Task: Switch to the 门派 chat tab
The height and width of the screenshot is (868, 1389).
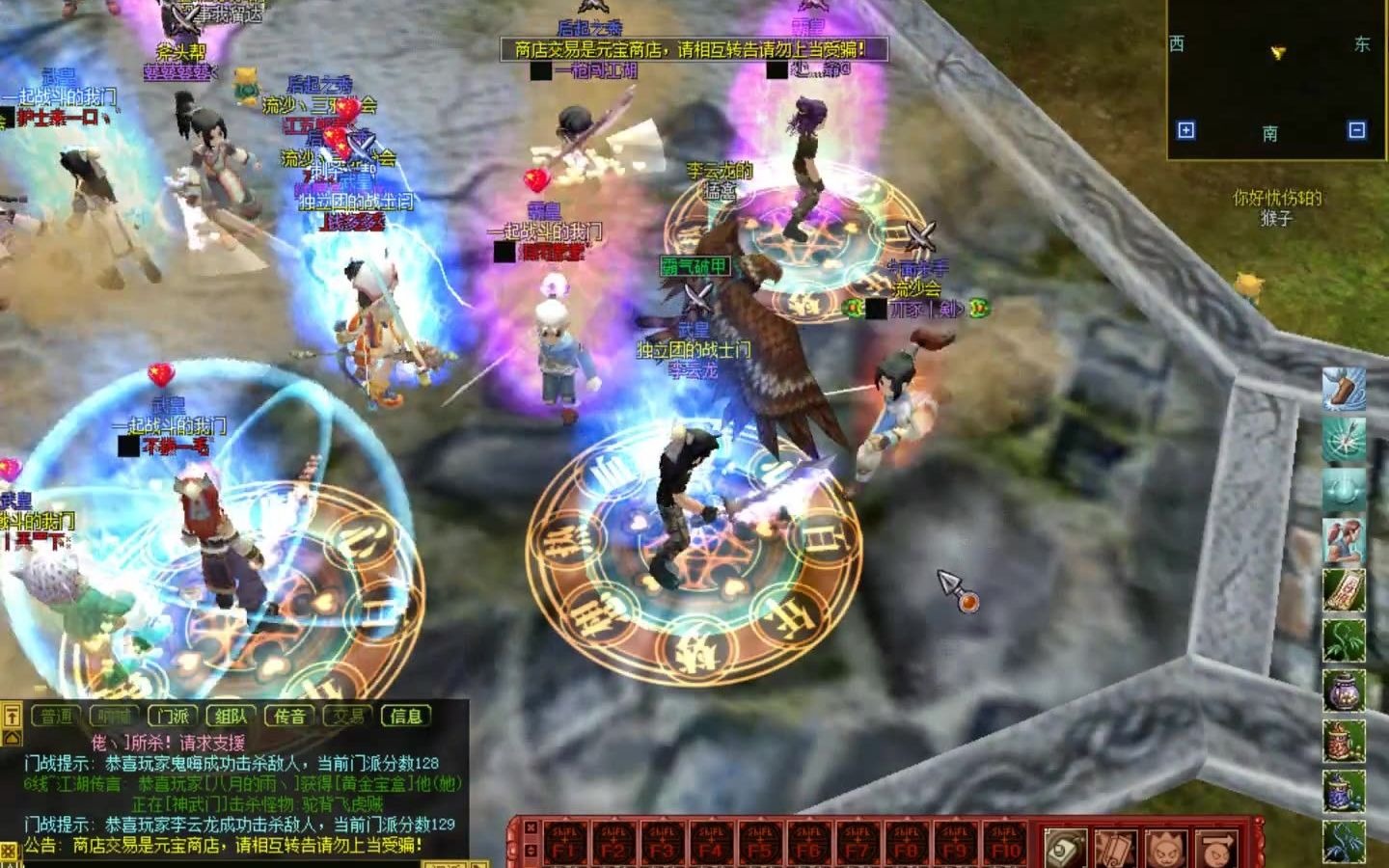Action: (174, 716)
